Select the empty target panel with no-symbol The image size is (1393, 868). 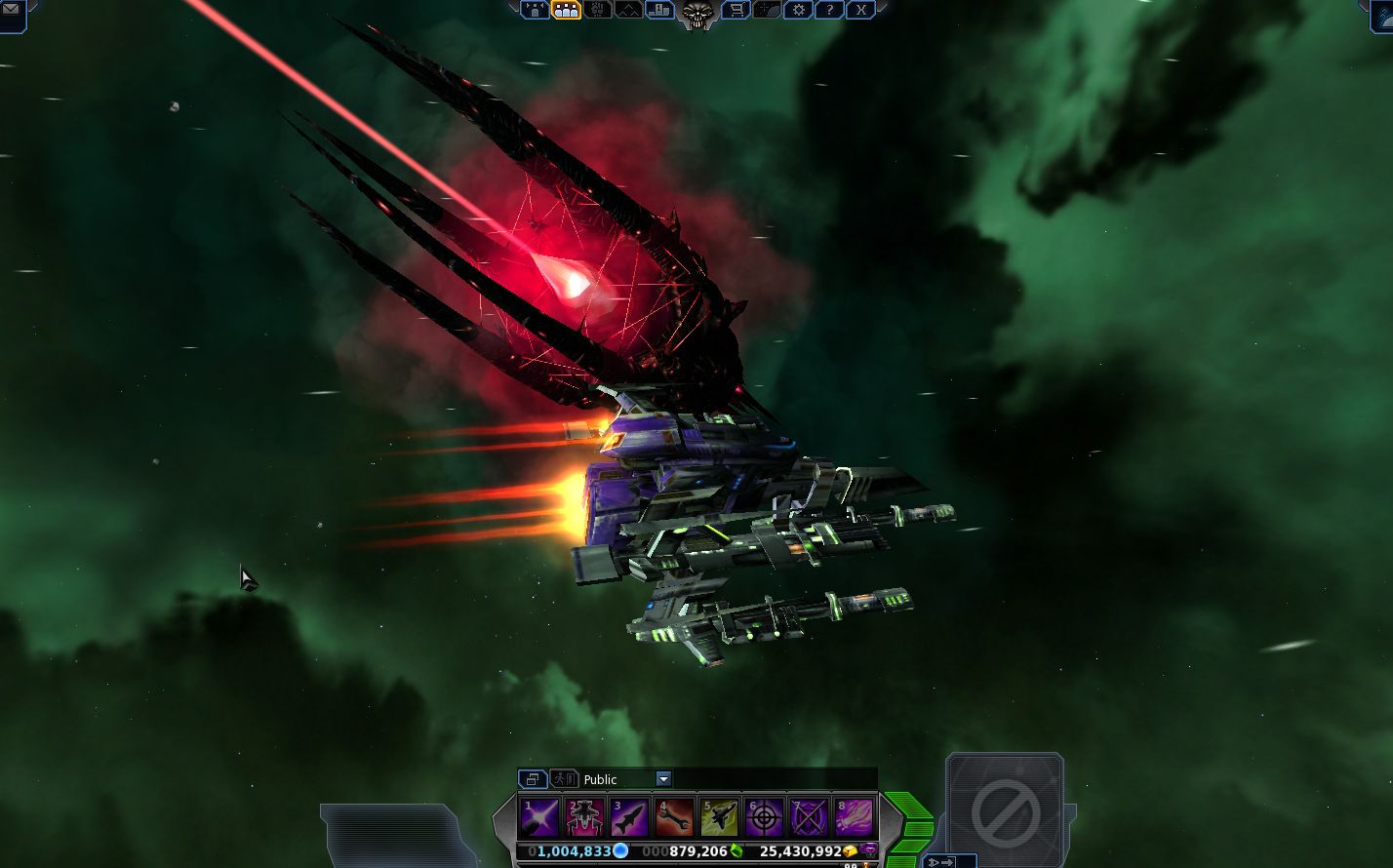point(1004,809)
